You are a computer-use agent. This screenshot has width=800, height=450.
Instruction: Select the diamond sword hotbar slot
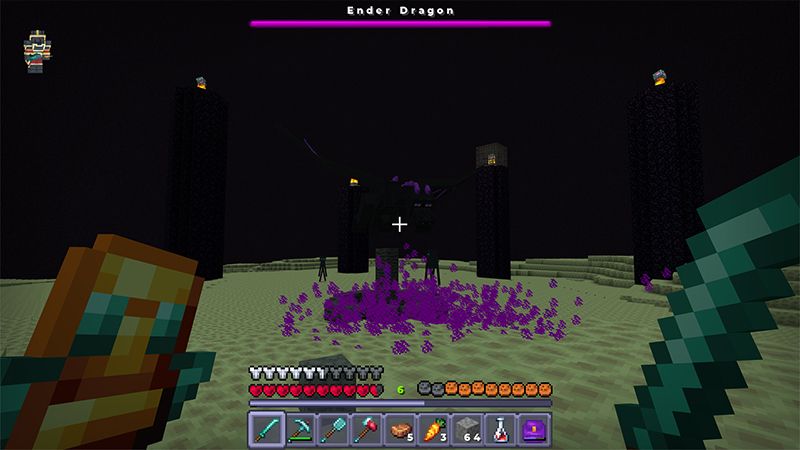[264, 428]
